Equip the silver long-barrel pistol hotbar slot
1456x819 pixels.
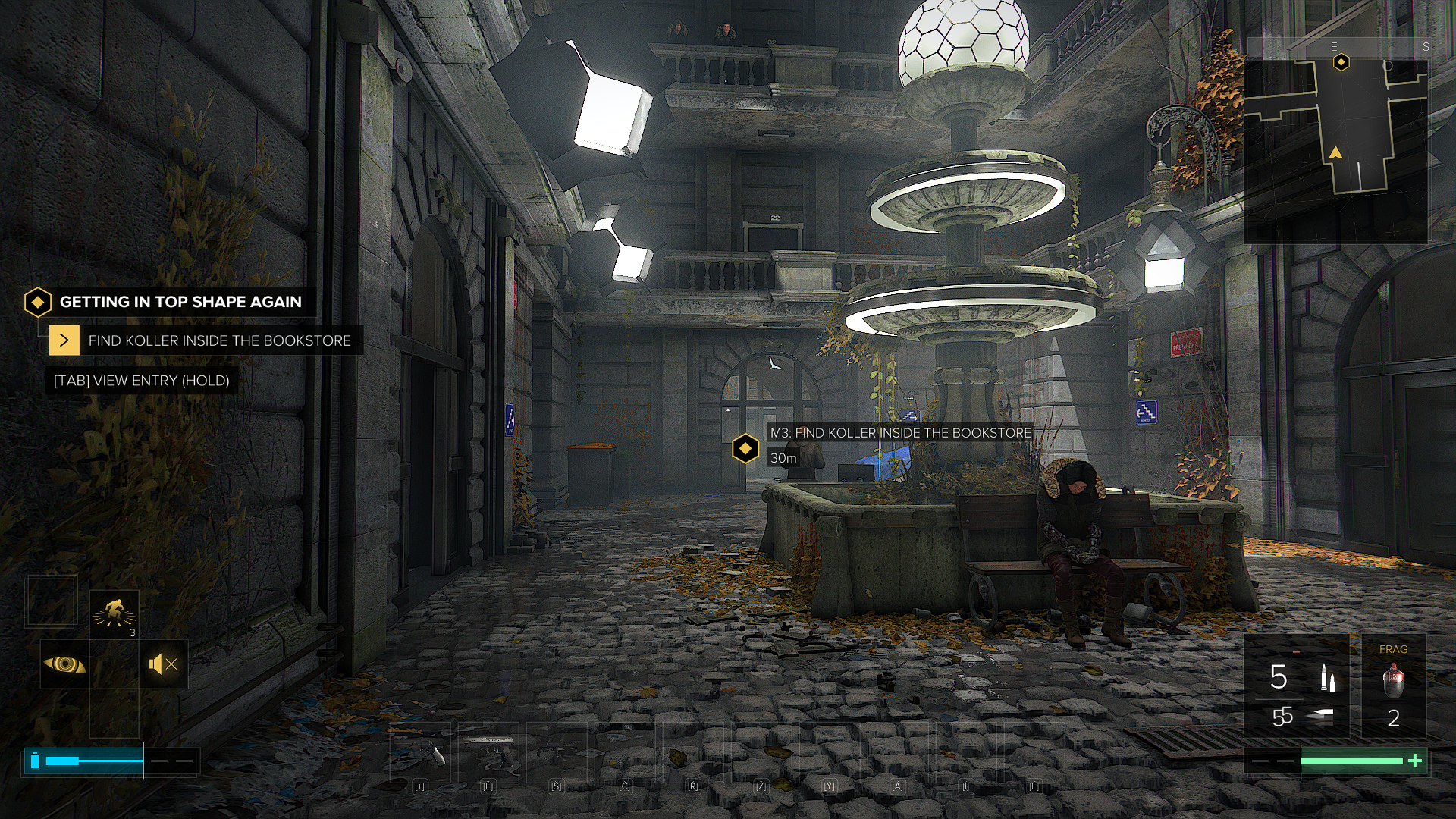point(488,752)
